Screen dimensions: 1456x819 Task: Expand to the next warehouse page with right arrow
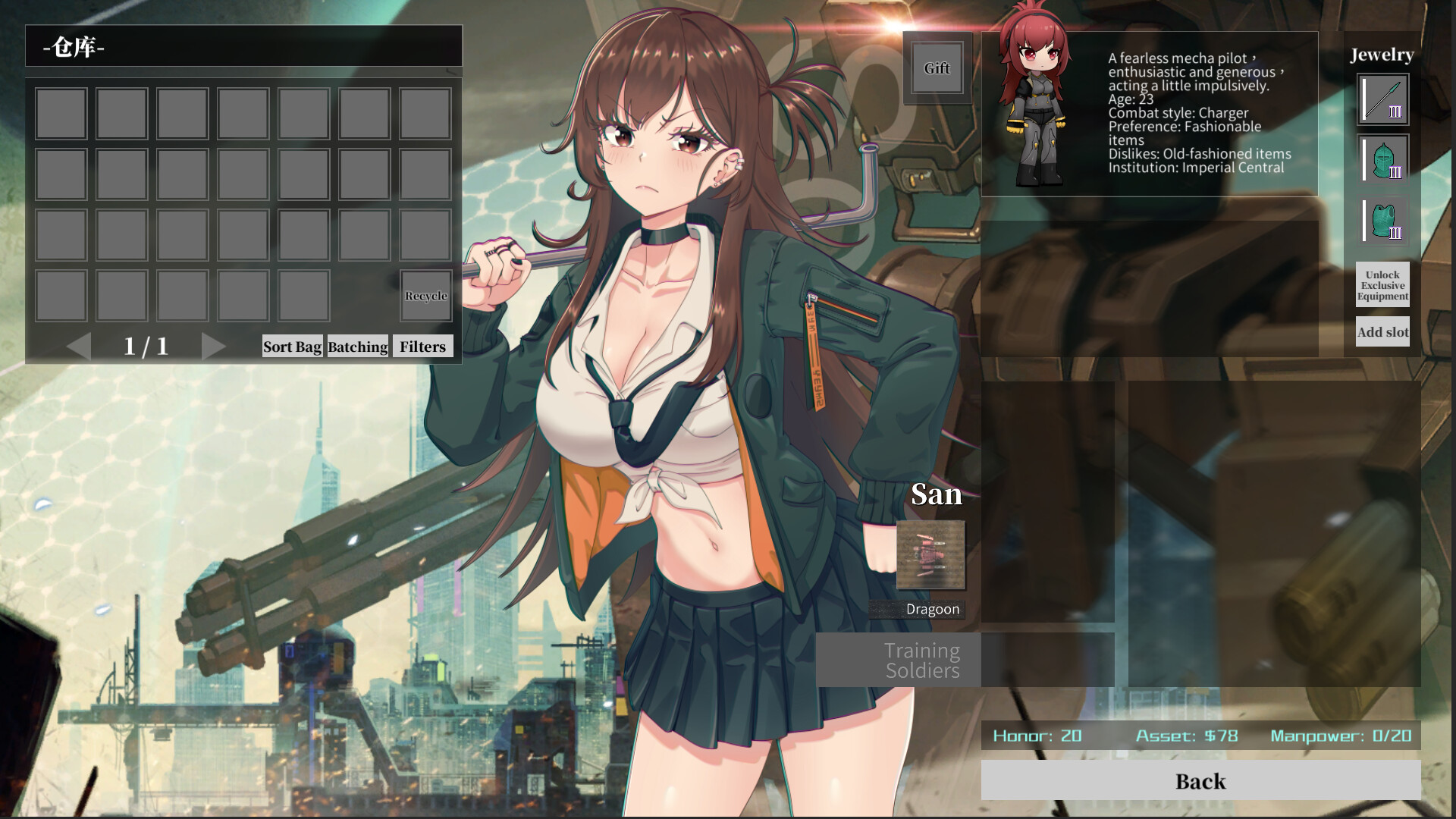214,346
